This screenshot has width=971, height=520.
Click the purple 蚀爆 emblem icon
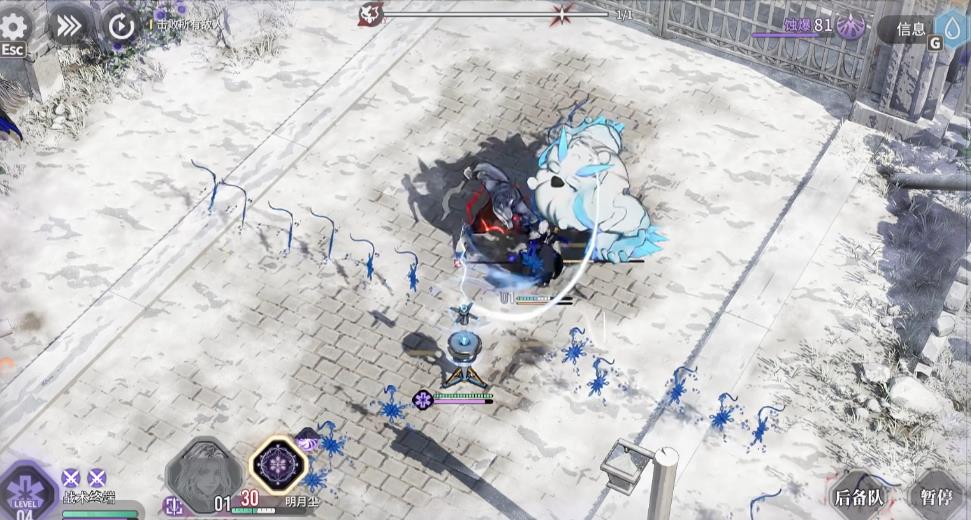pyautogui.click(x=852, y=25)
